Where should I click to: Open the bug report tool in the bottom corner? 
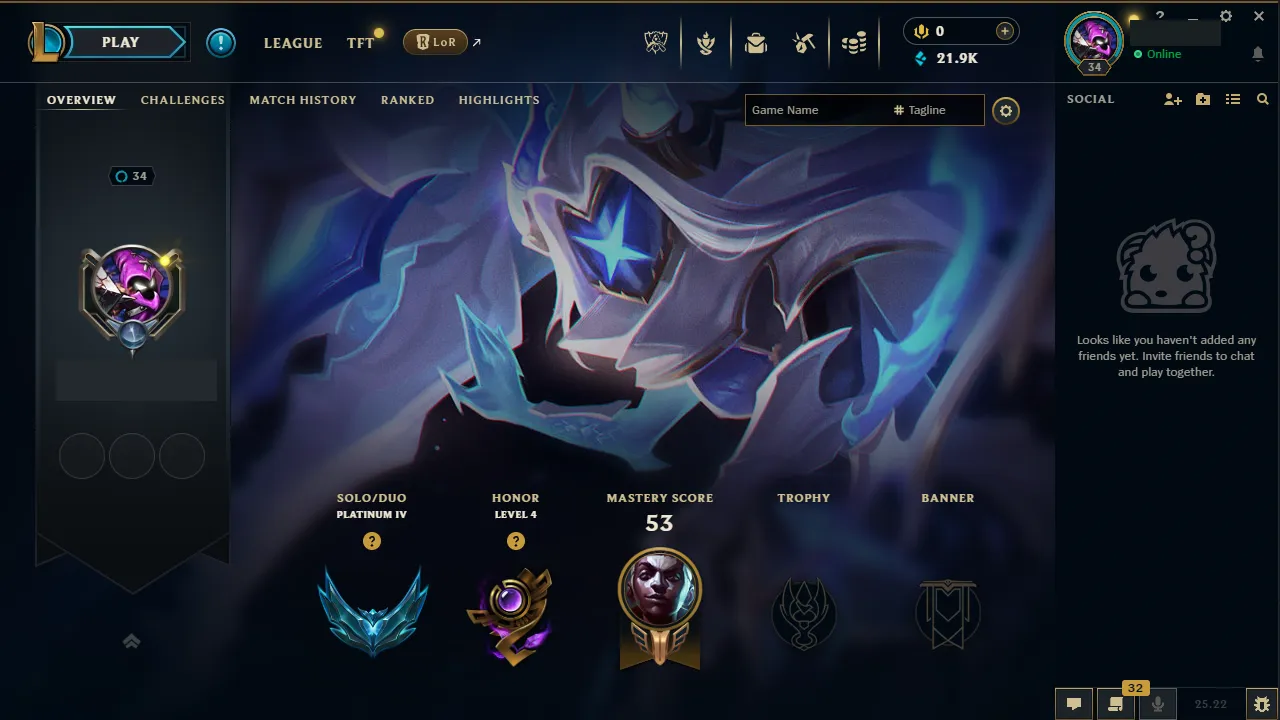(x=1262, y=703)
